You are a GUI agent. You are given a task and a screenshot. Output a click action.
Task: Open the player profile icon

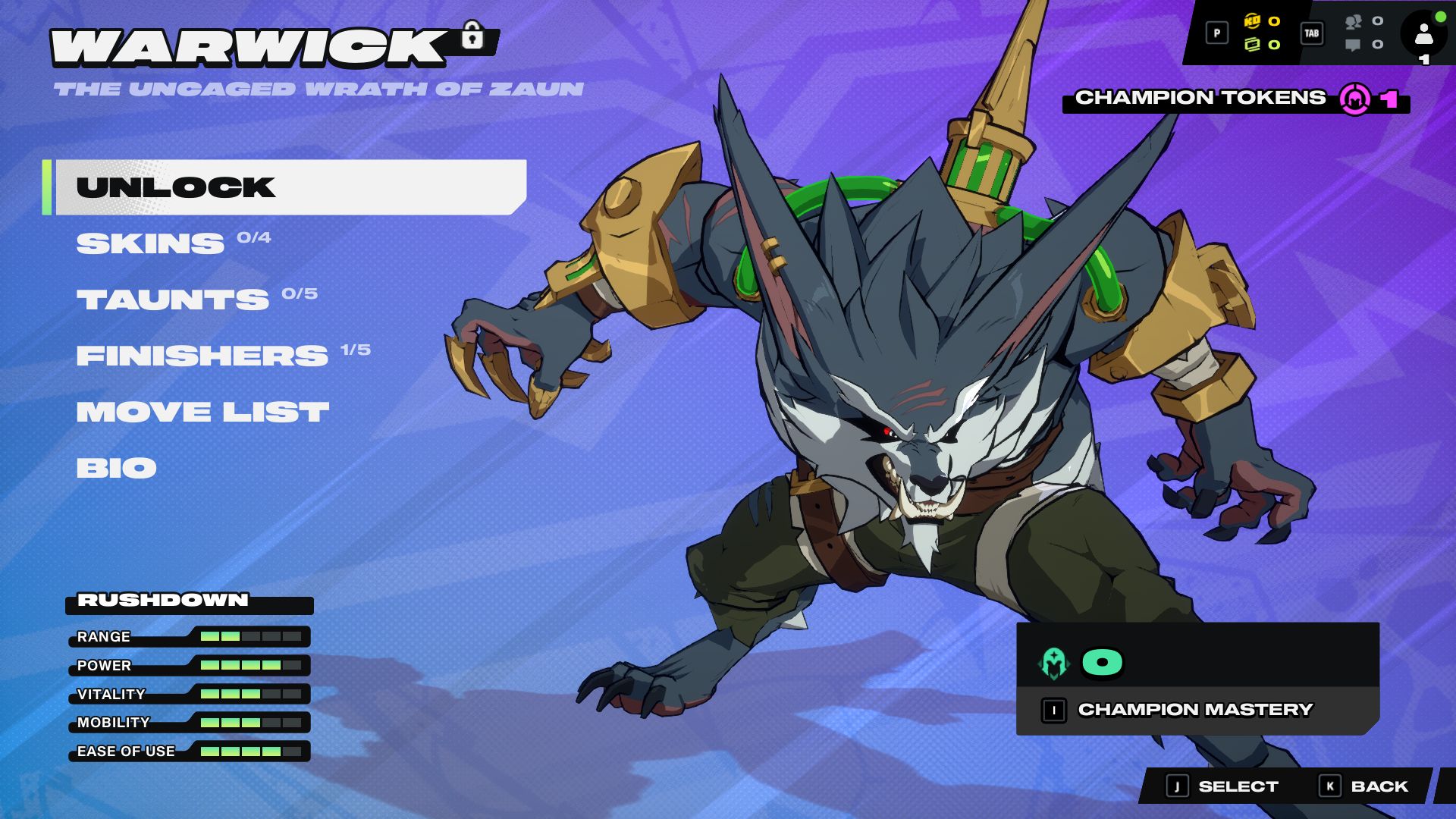pos(1423,34)
